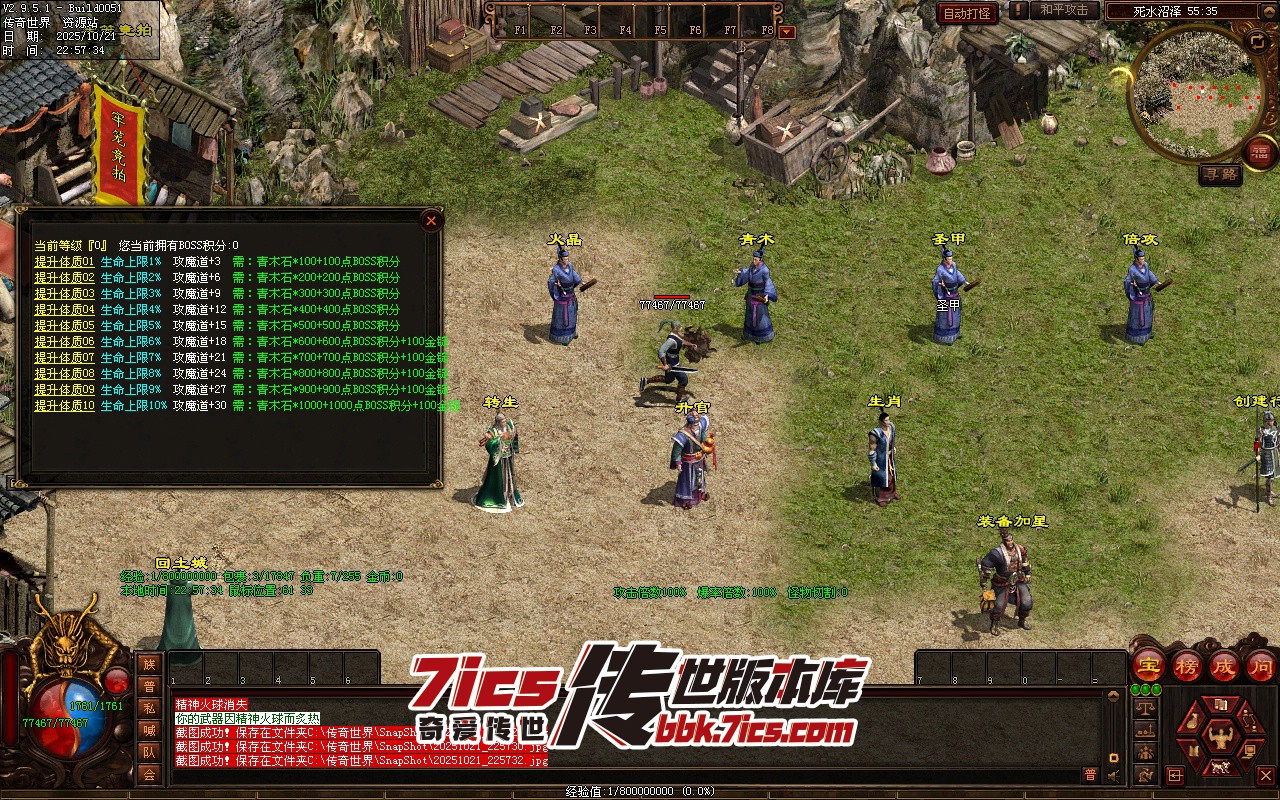This screenshot has width=1280, height=800.
Task: Expand the hotkey bar dropdown arrow
Action: [x=787, y=31]
